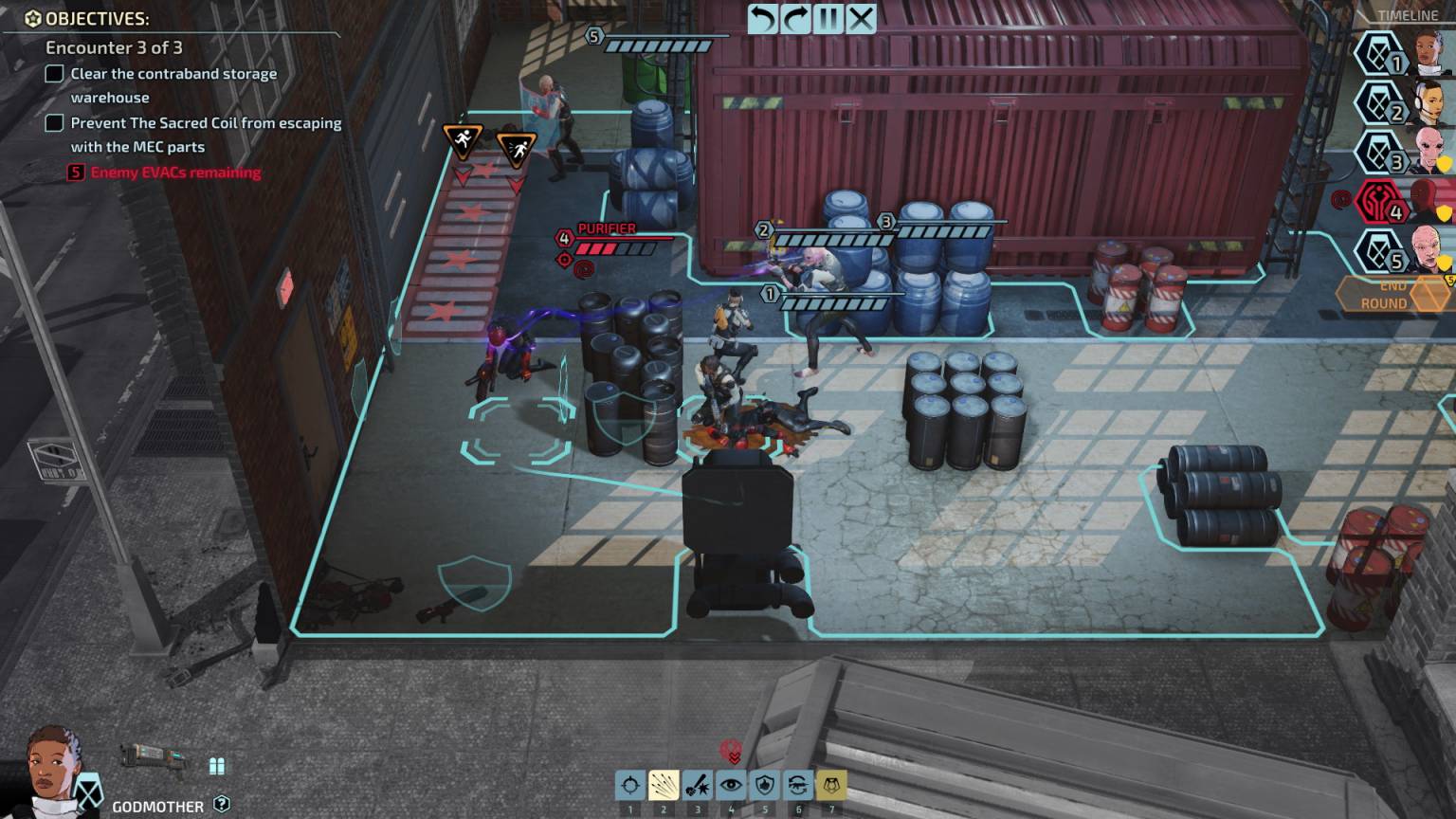Image resolution: width=1456 pixels, height=819 pixels.
Task: Activate Hunker Down defensive ability
Action: pos(764,785)
